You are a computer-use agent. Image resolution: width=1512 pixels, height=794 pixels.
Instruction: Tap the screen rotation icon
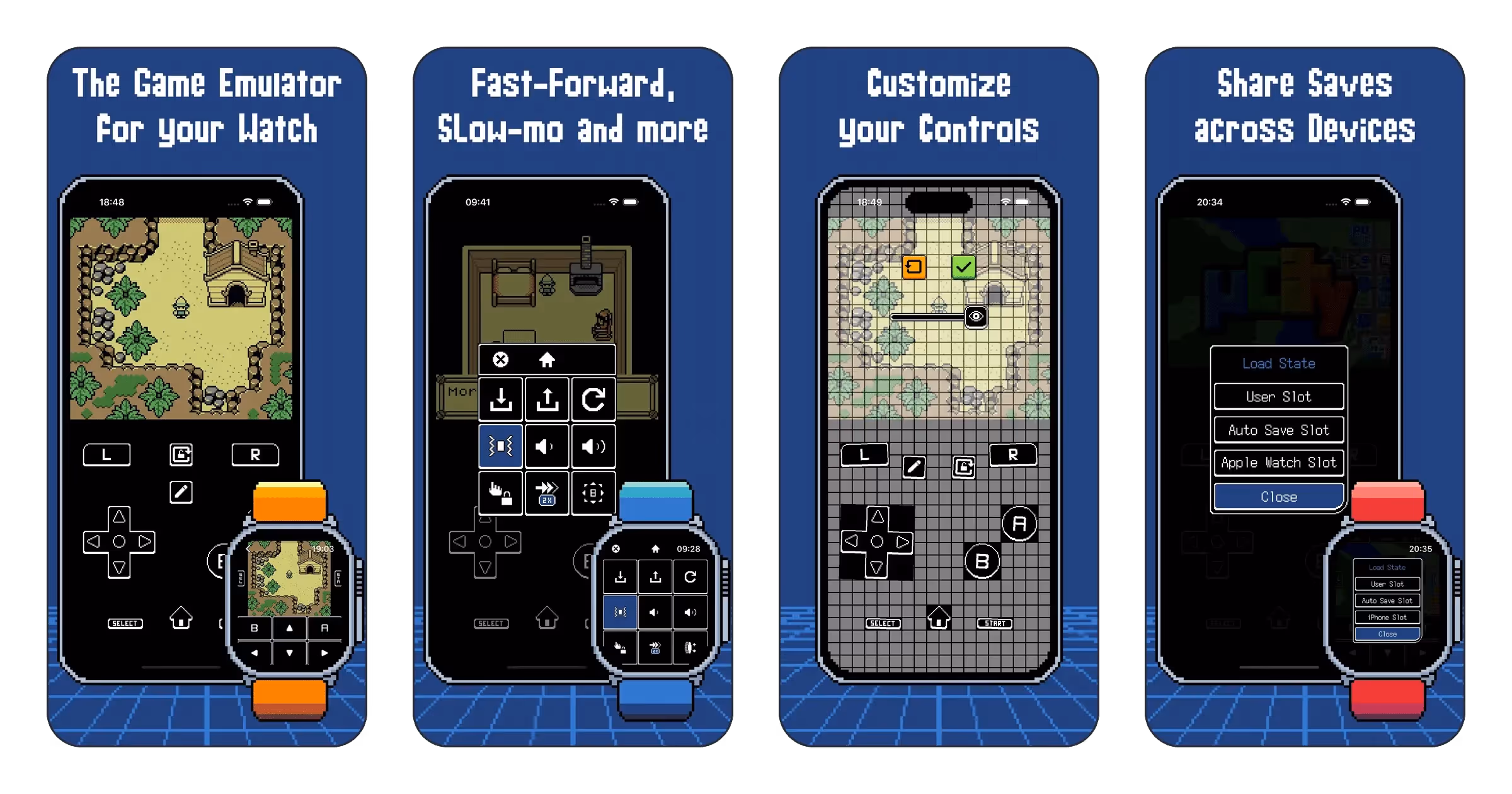[x=181, y=455]
